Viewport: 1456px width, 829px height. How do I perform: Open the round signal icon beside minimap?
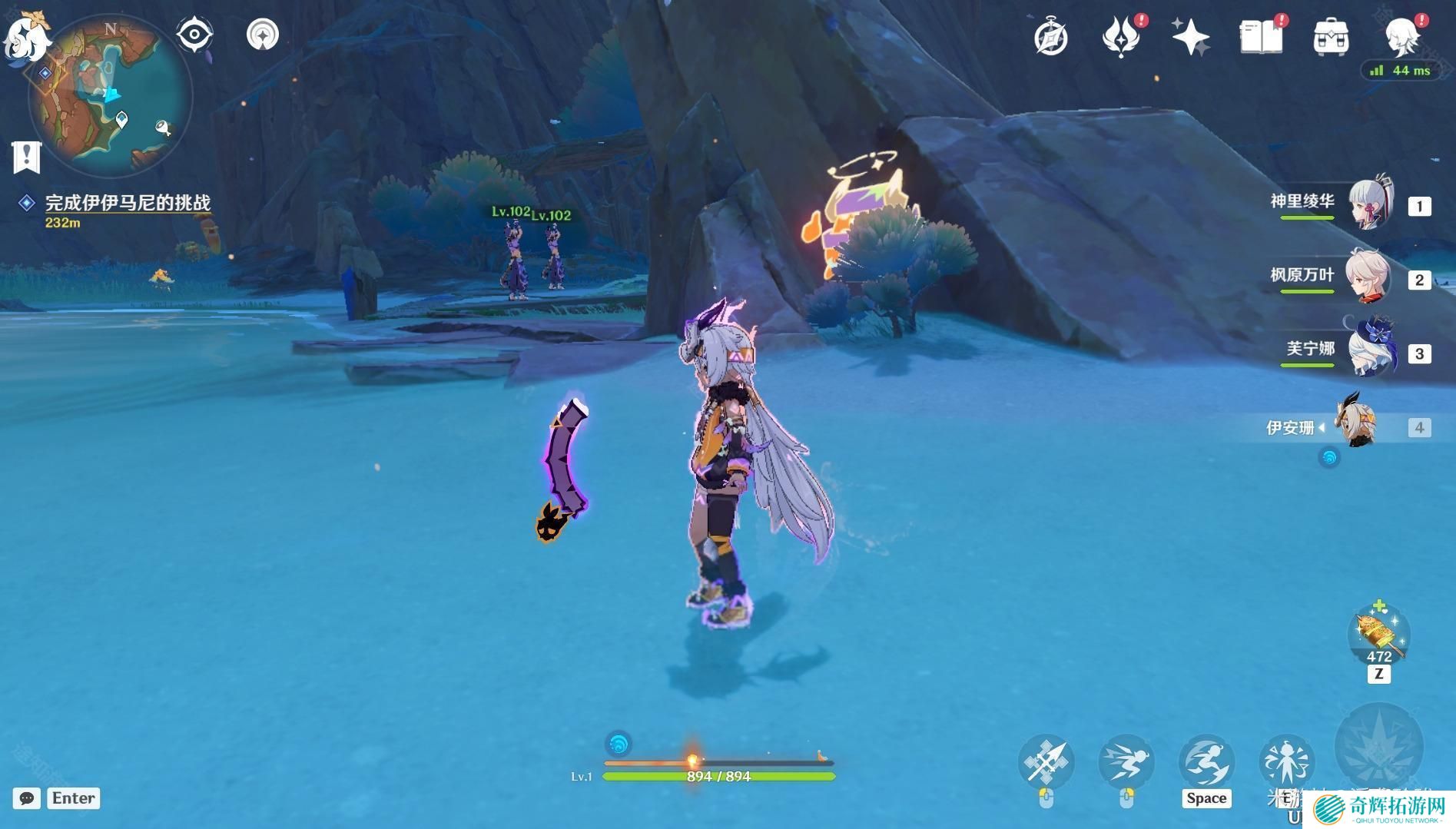263,35
